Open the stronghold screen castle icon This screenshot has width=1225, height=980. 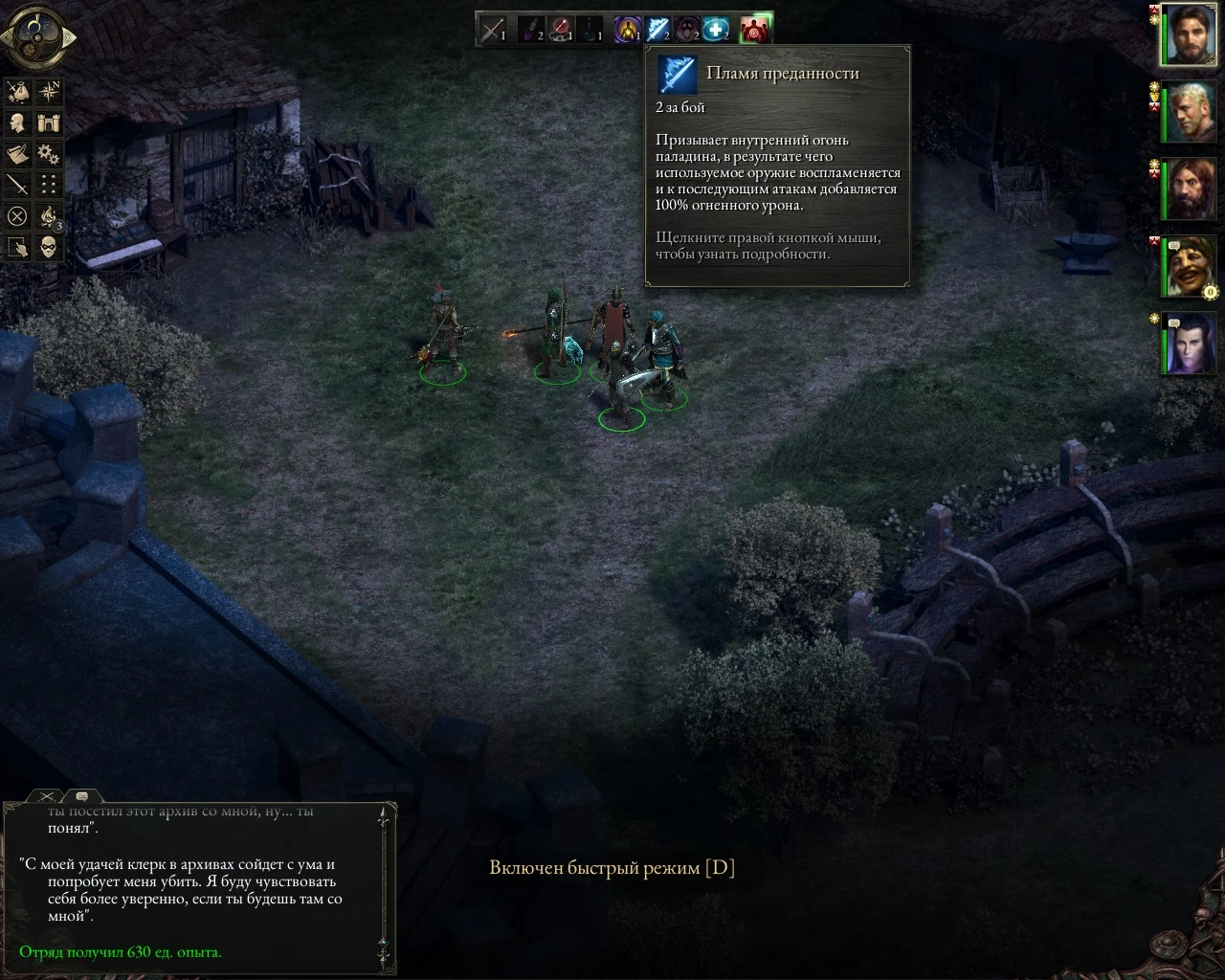click(x=50, y=122)
